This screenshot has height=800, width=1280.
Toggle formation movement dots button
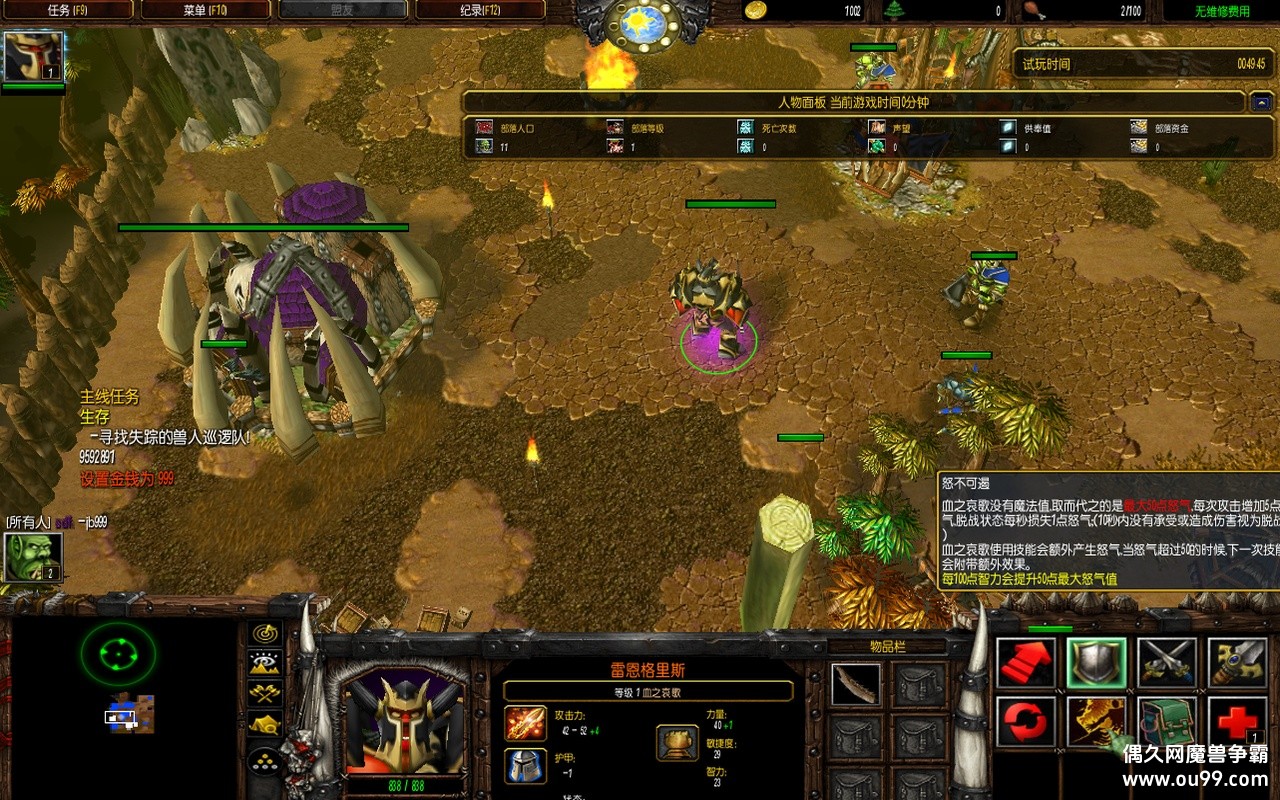coord(265,761)
